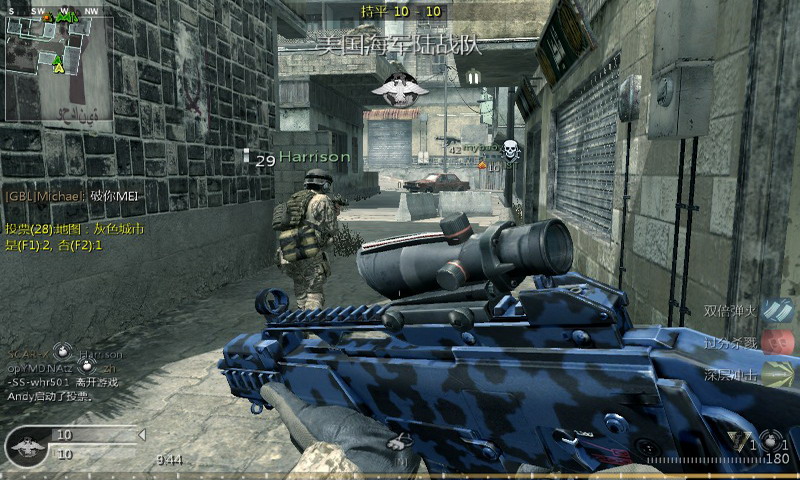Select the red 过分杀戮 perk icon
Viewport: 800px width, 480px height.
776,342
